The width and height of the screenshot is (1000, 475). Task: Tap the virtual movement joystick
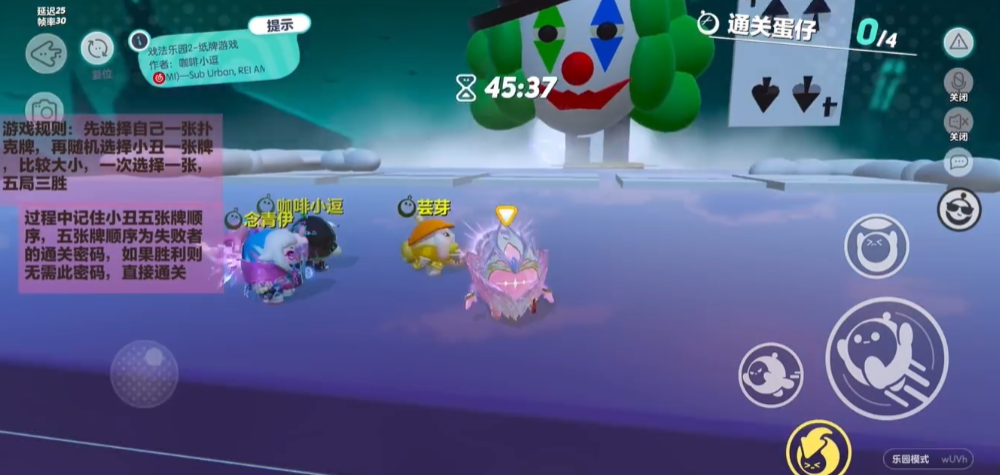[x=144, y=373]
